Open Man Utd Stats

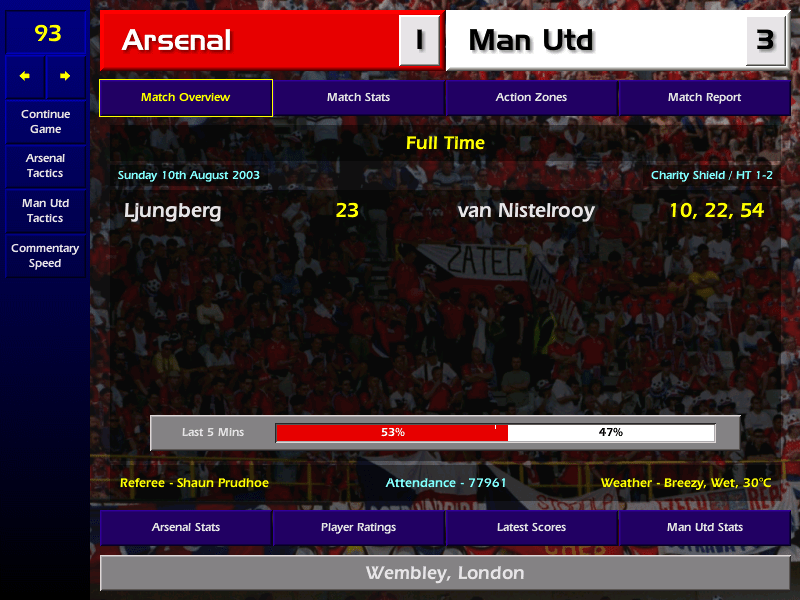[704, 527]
